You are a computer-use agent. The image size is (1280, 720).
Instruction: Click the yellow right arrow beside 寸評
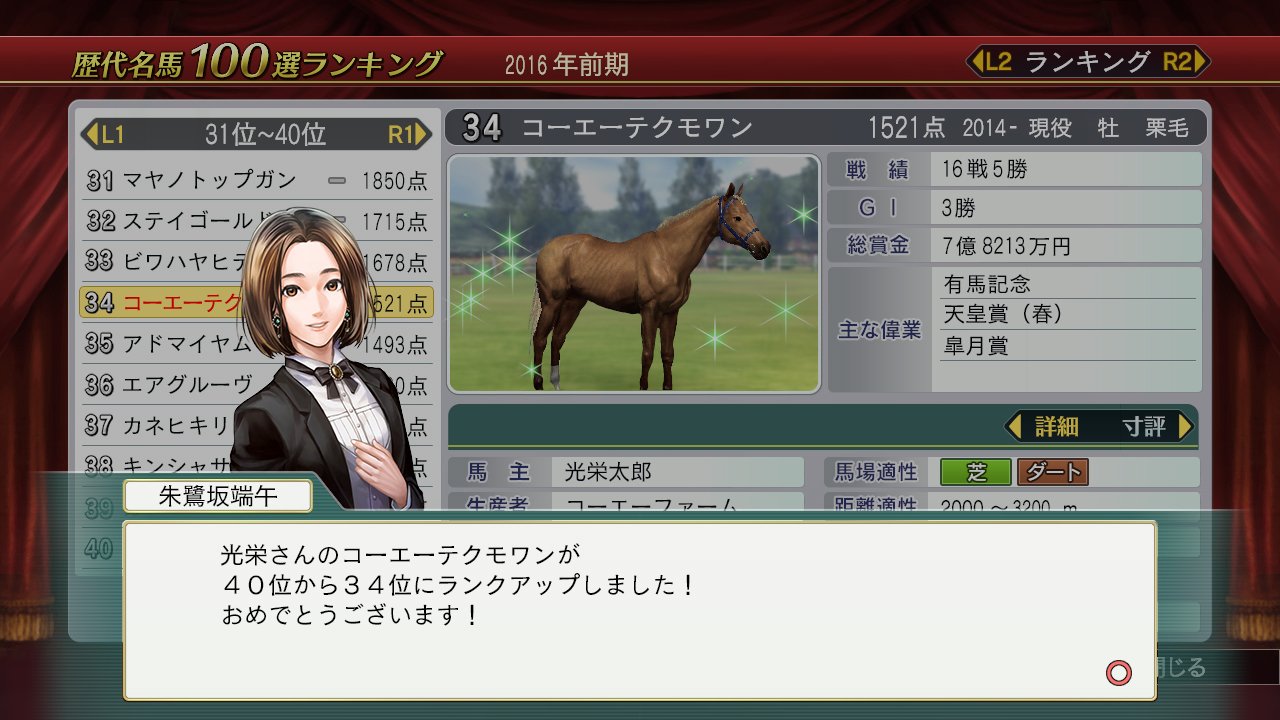pyautogui.click(x=1185, y=424)
